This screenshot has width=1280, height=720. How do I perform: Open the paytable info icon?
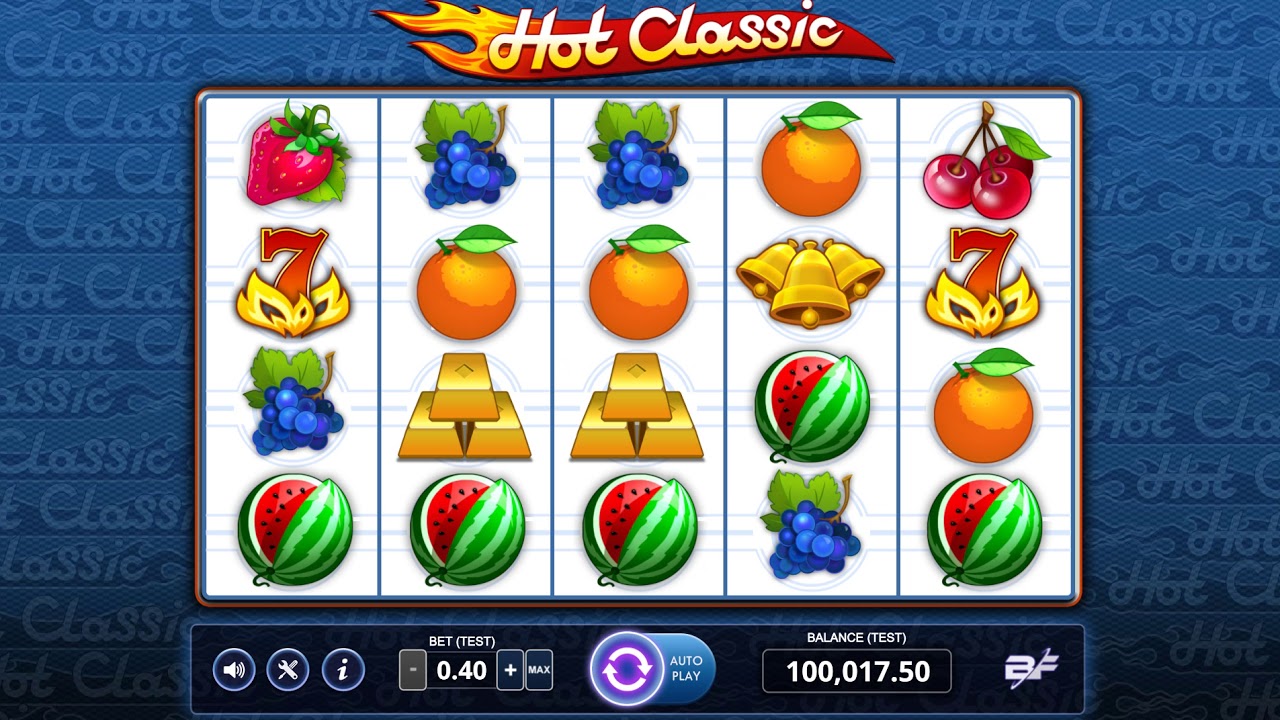pyautogui.click(x=341, y=670)
